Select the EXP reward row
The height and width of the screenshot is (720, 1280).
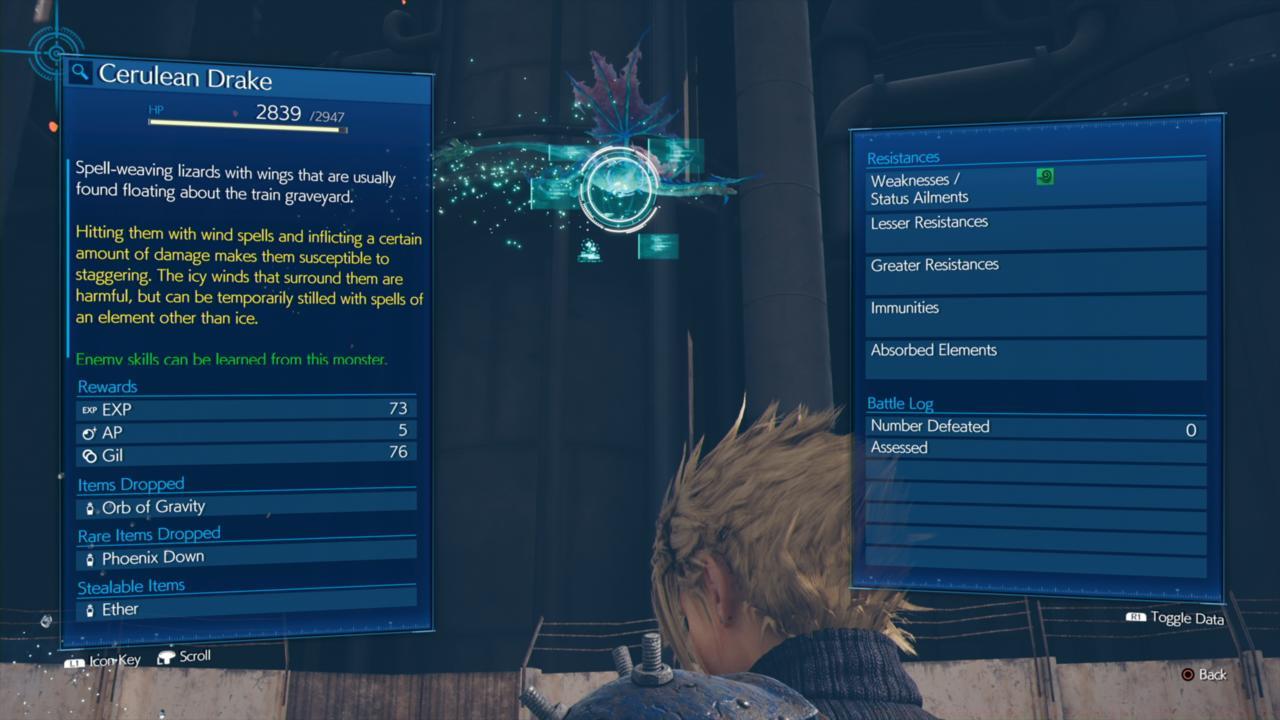pyautogui.click(x=245, y=409)
